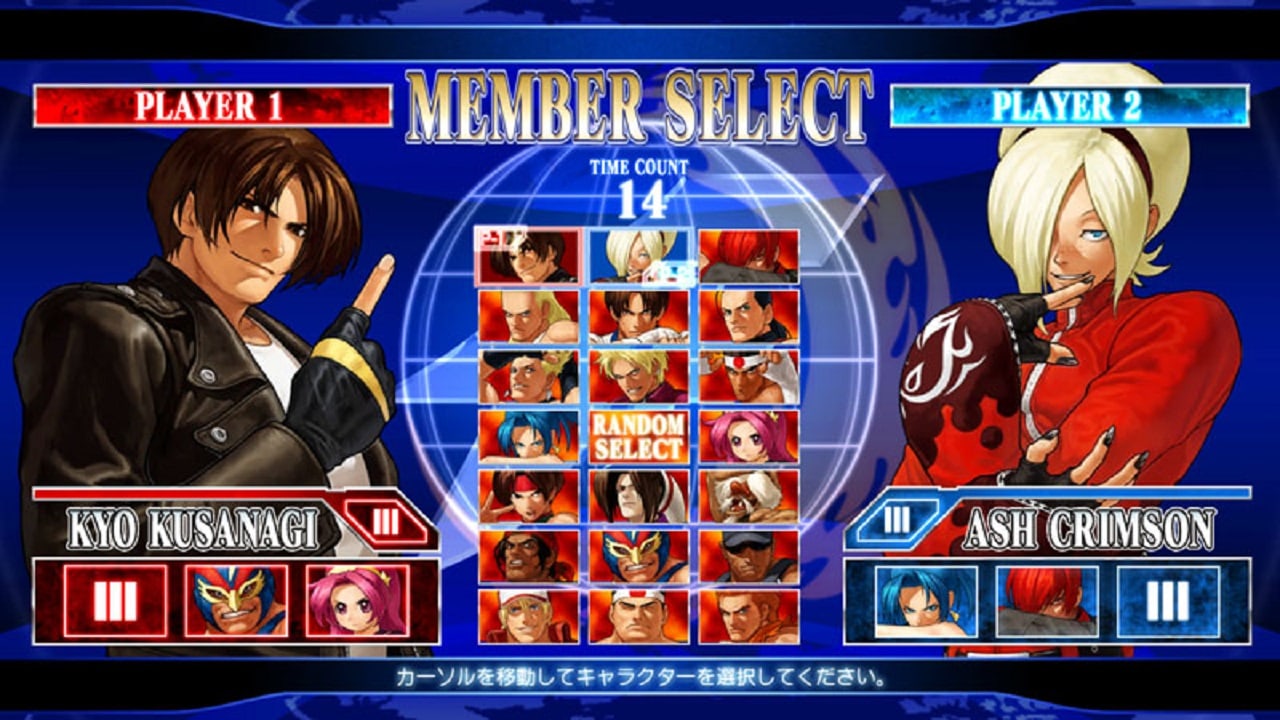Select Kyo Kusanagi's portrait in the roster grid
The image size is (1280, 720).
pos(528,256)
